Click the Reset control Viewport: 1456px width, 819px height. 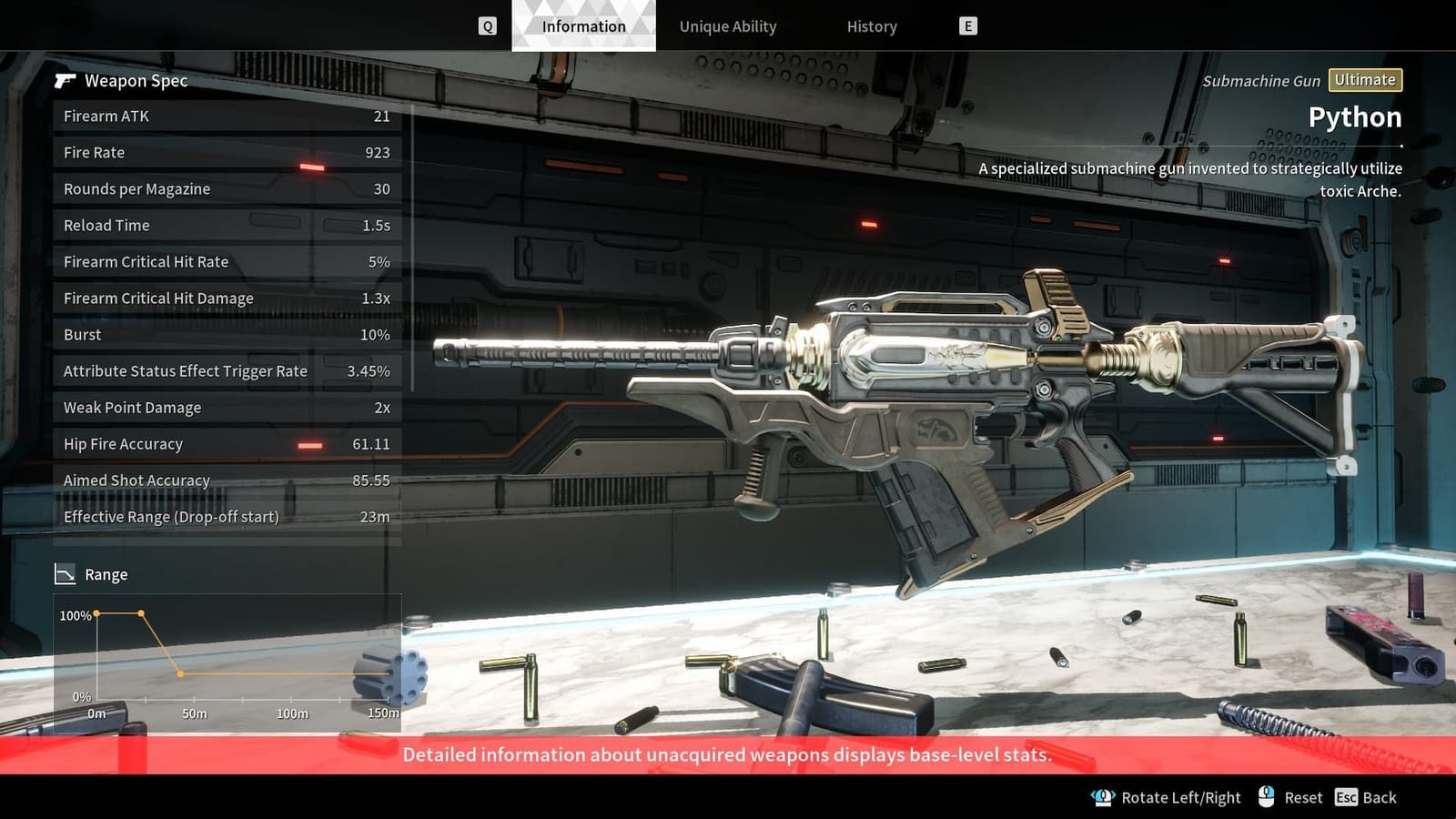pos(1304,797)
